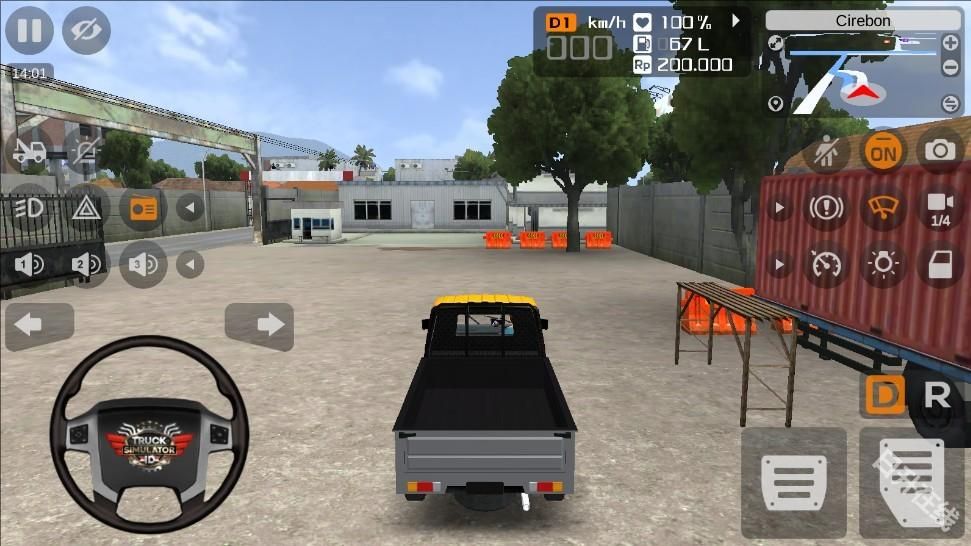This screenshot has height=546, width=971.
Task: Tap the left turn arrow
Action: click(x=39, y=326)
